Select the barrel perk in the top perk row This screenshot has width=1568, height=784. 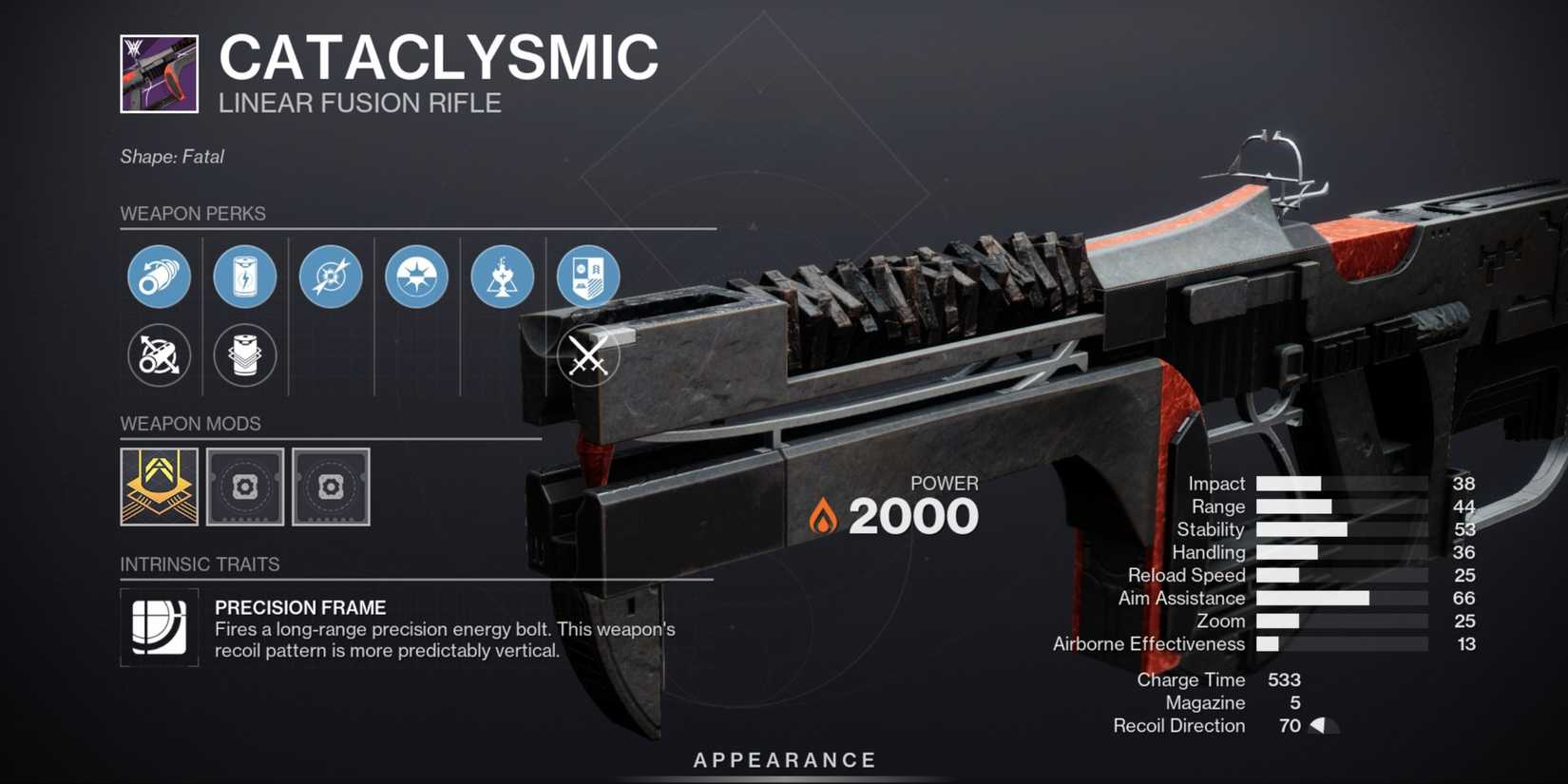coord(159,277)
